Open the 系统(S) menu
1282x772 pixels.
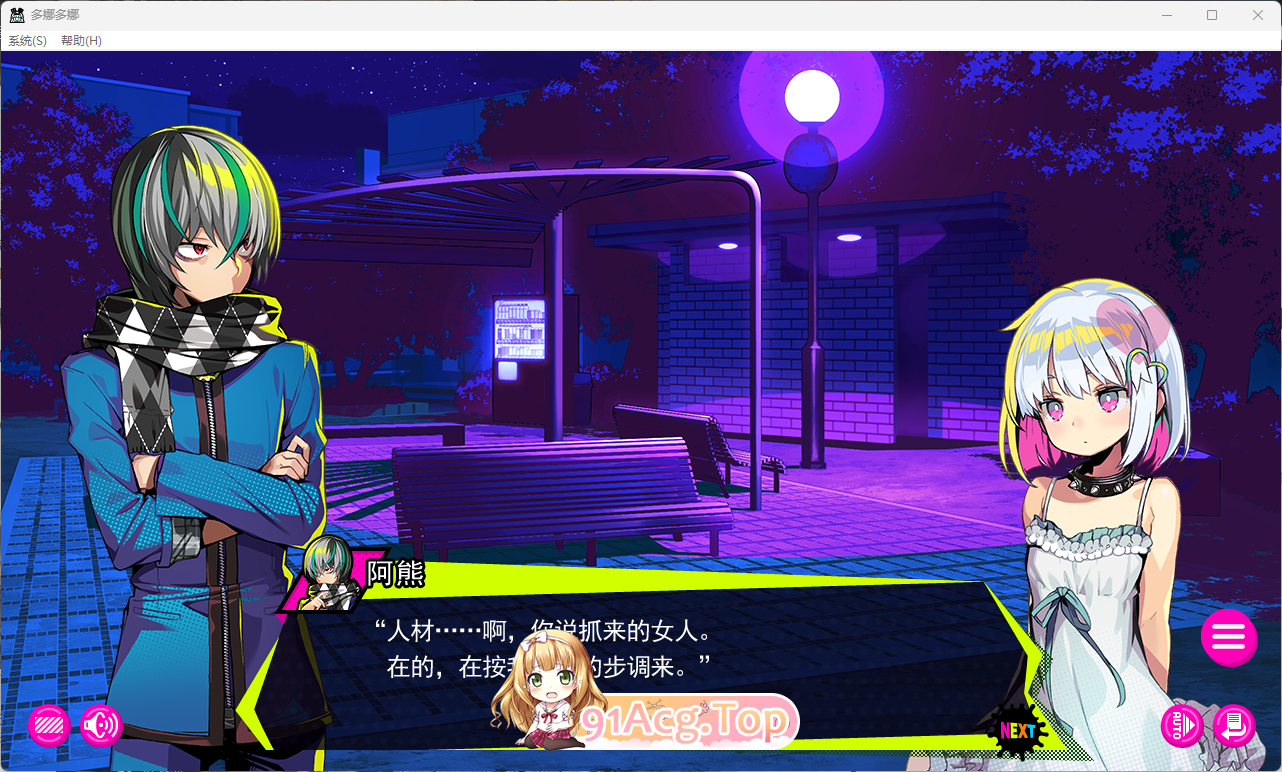coord(26,41)
